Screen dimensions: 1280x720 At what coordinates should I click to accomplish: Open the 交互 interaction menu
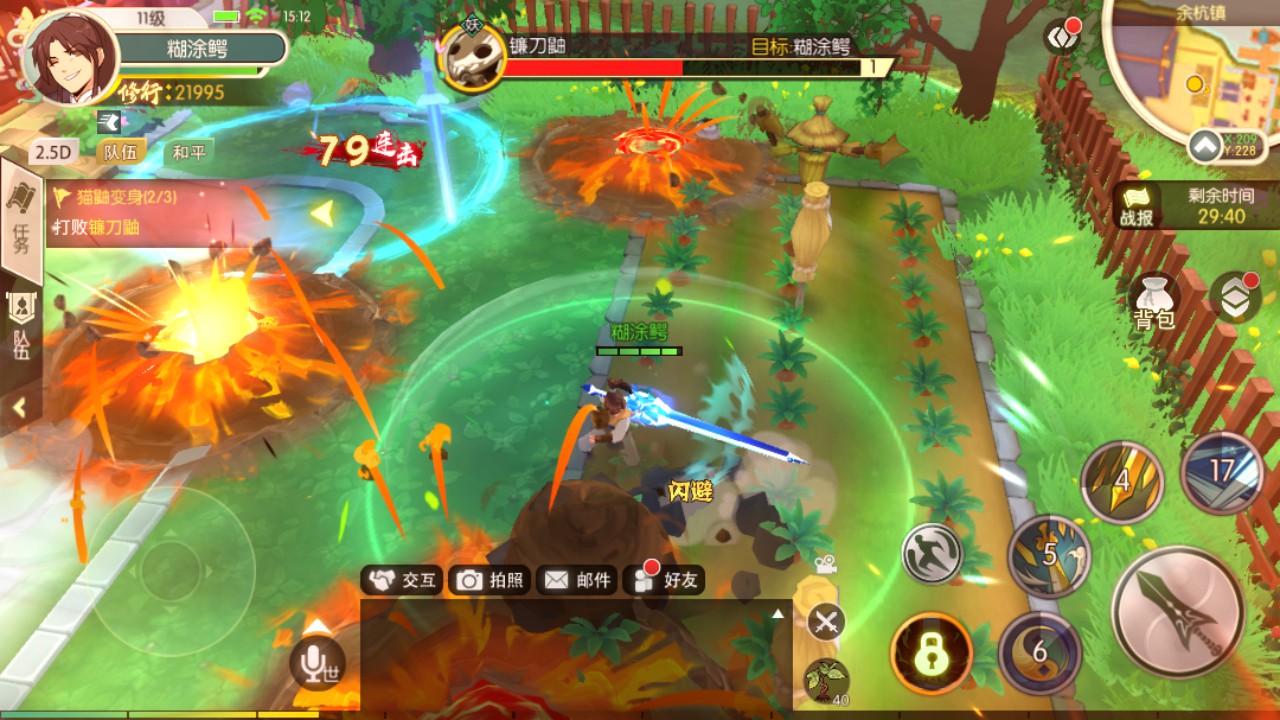[x=402, y=580]
